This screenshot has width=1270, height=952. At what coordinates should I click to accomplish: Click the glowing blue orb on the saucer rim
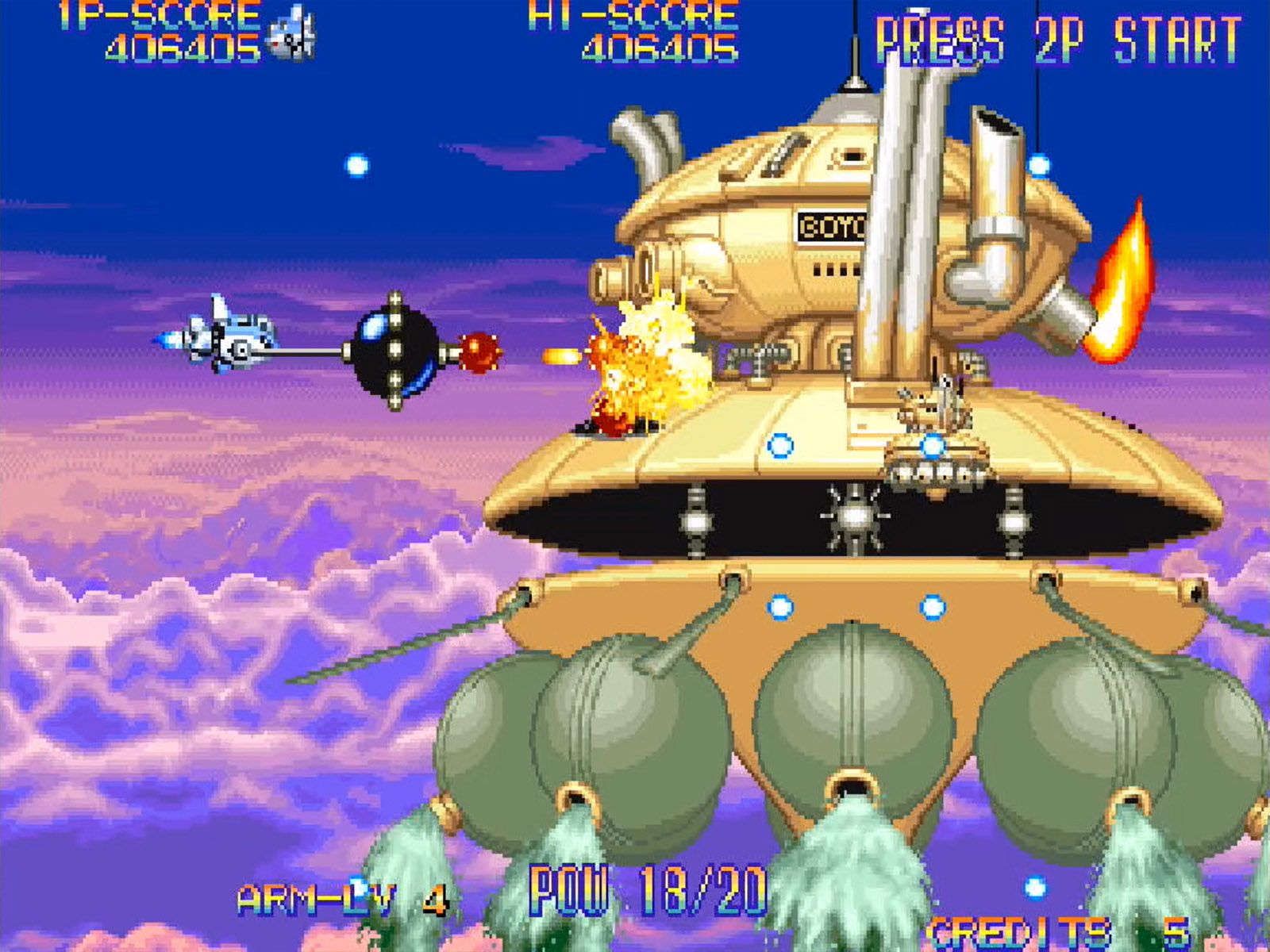tap(782, 448)
